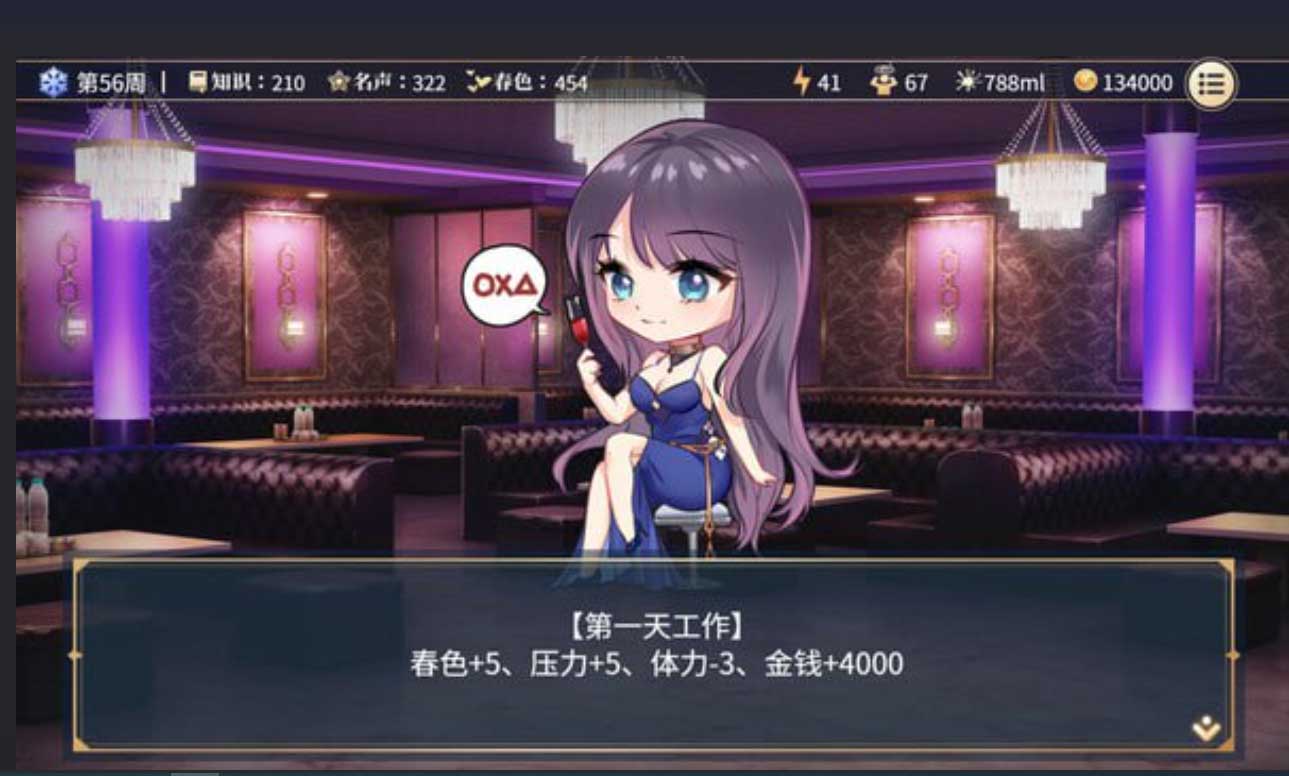The height and width of the screenshot is (776, 1289).
Task: Click the lightning energy icon
Action: click(x=800, y=82)
